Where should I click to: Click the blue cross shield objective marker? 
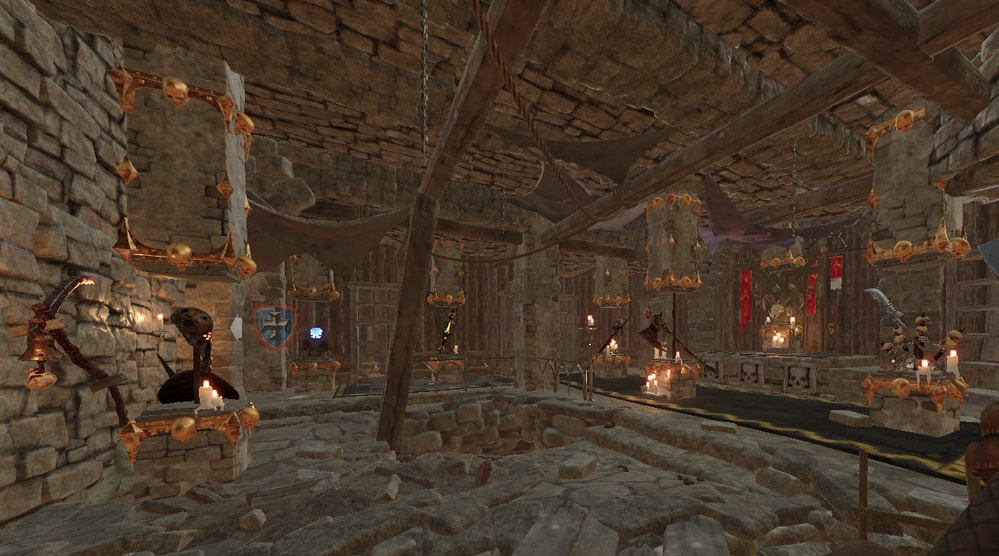275,326
